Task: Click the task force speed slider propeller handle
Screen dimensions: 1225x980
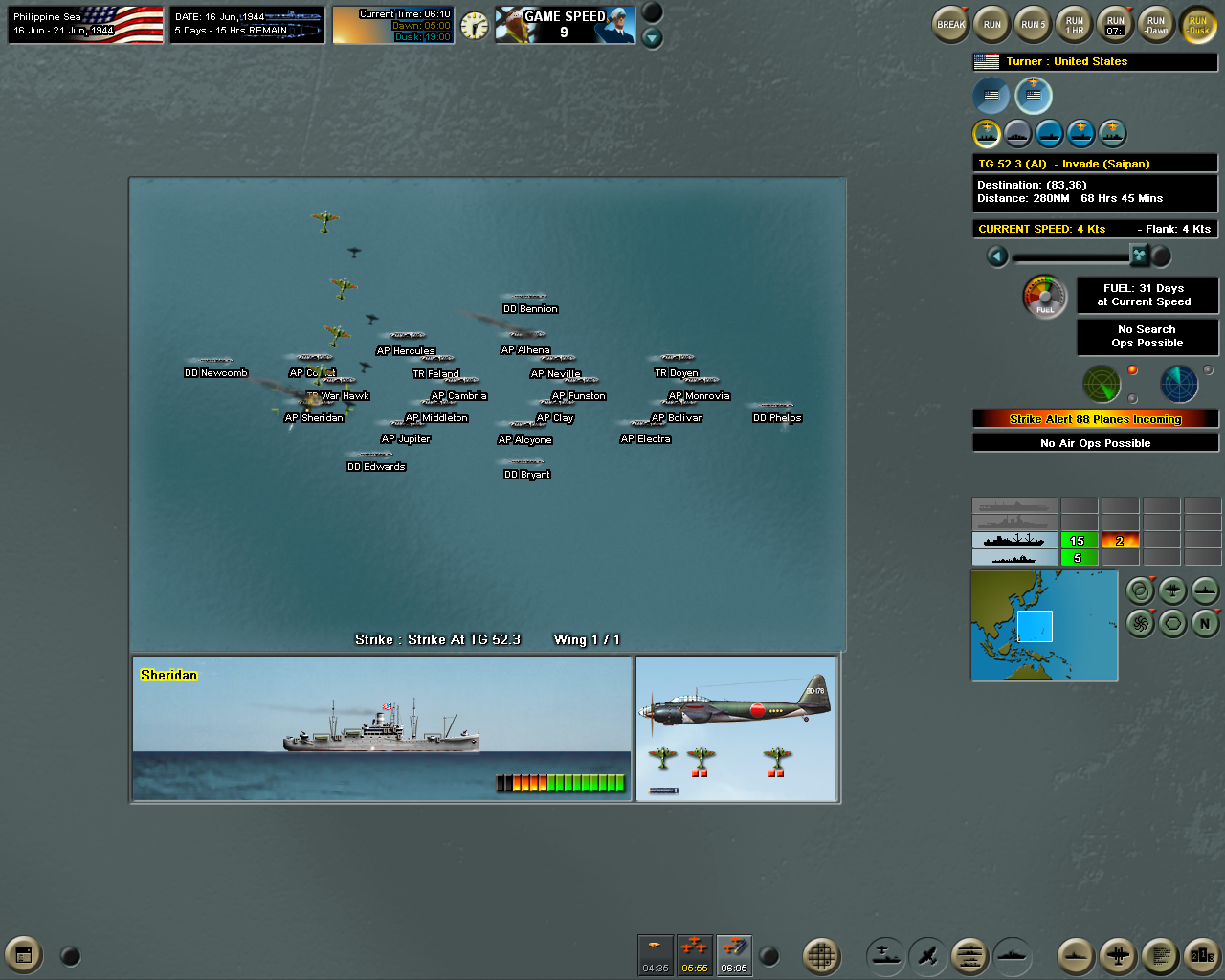Action: pos(1141,256)
